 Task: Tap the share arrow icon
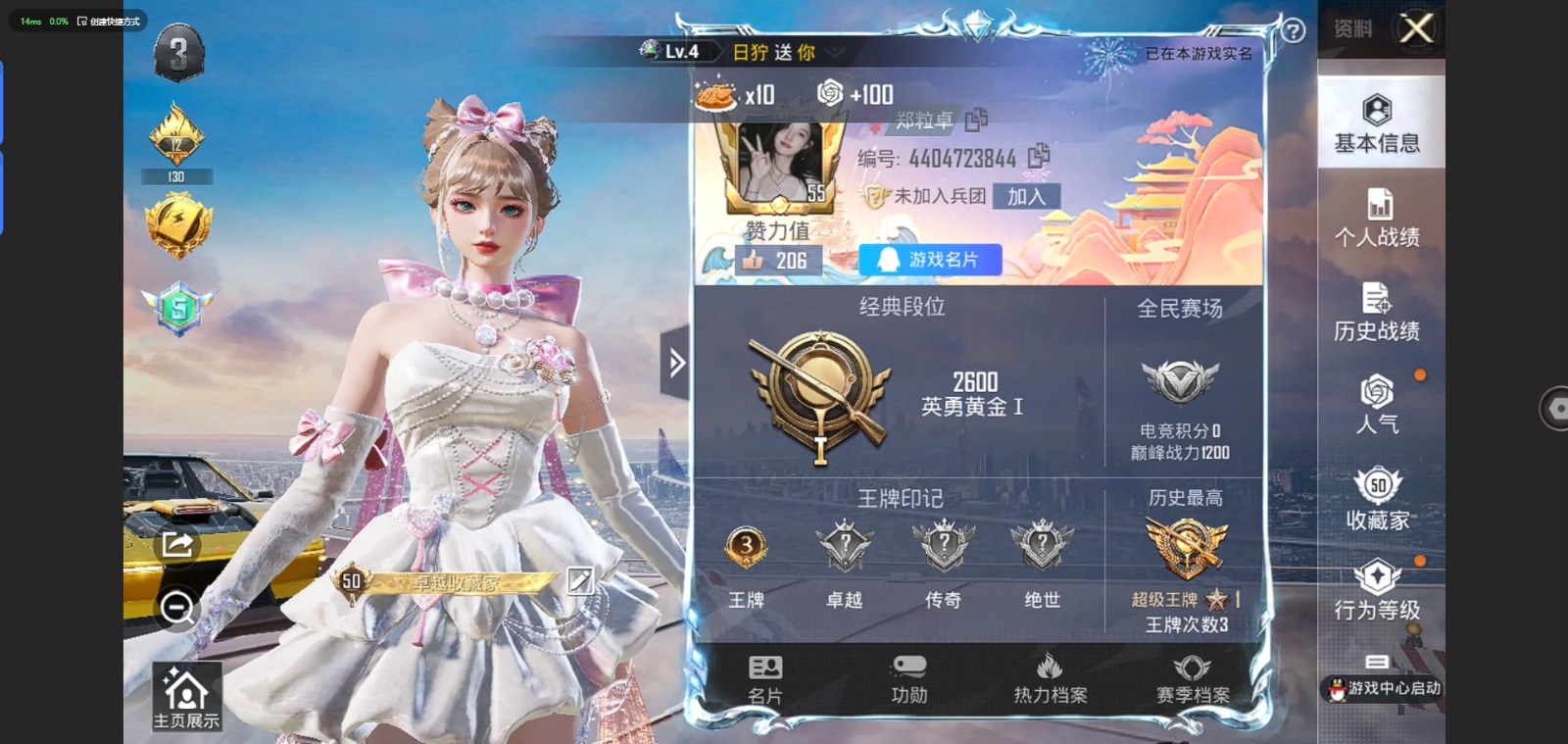click(177, 544)
